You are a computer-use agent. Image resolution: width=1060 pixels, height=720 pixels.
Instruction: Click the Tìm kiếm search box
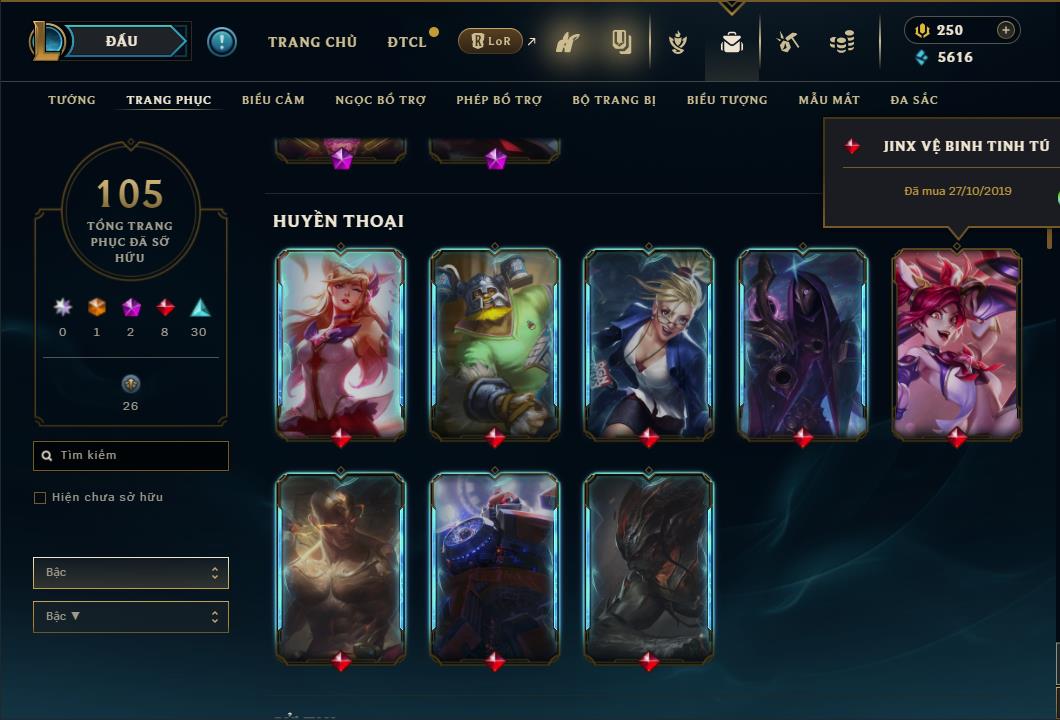[131, 456]
